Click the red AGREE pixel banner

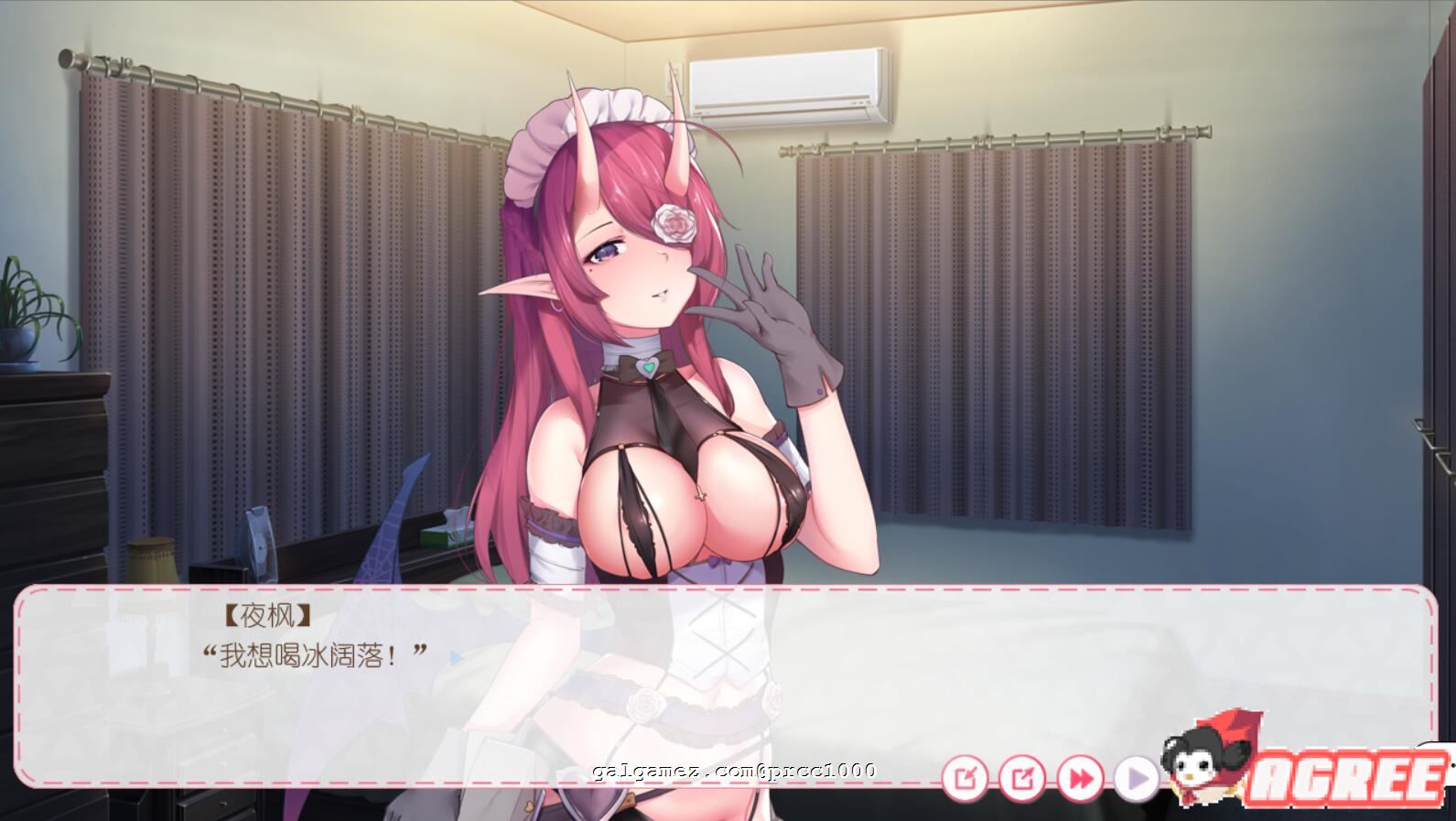(1347, 777)
